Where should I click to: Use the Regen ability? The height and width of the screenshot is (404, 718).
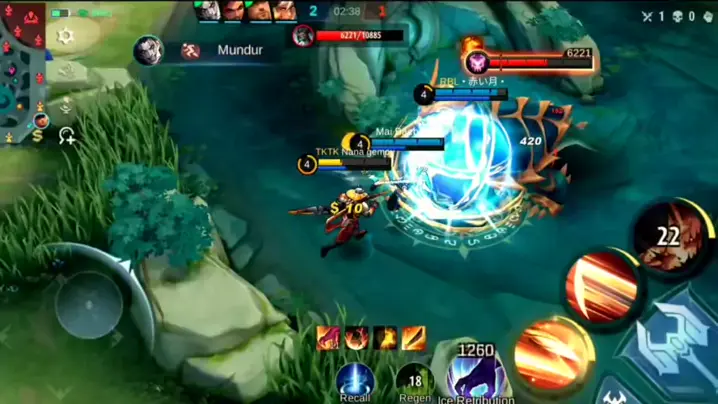(x=414, y=381)
